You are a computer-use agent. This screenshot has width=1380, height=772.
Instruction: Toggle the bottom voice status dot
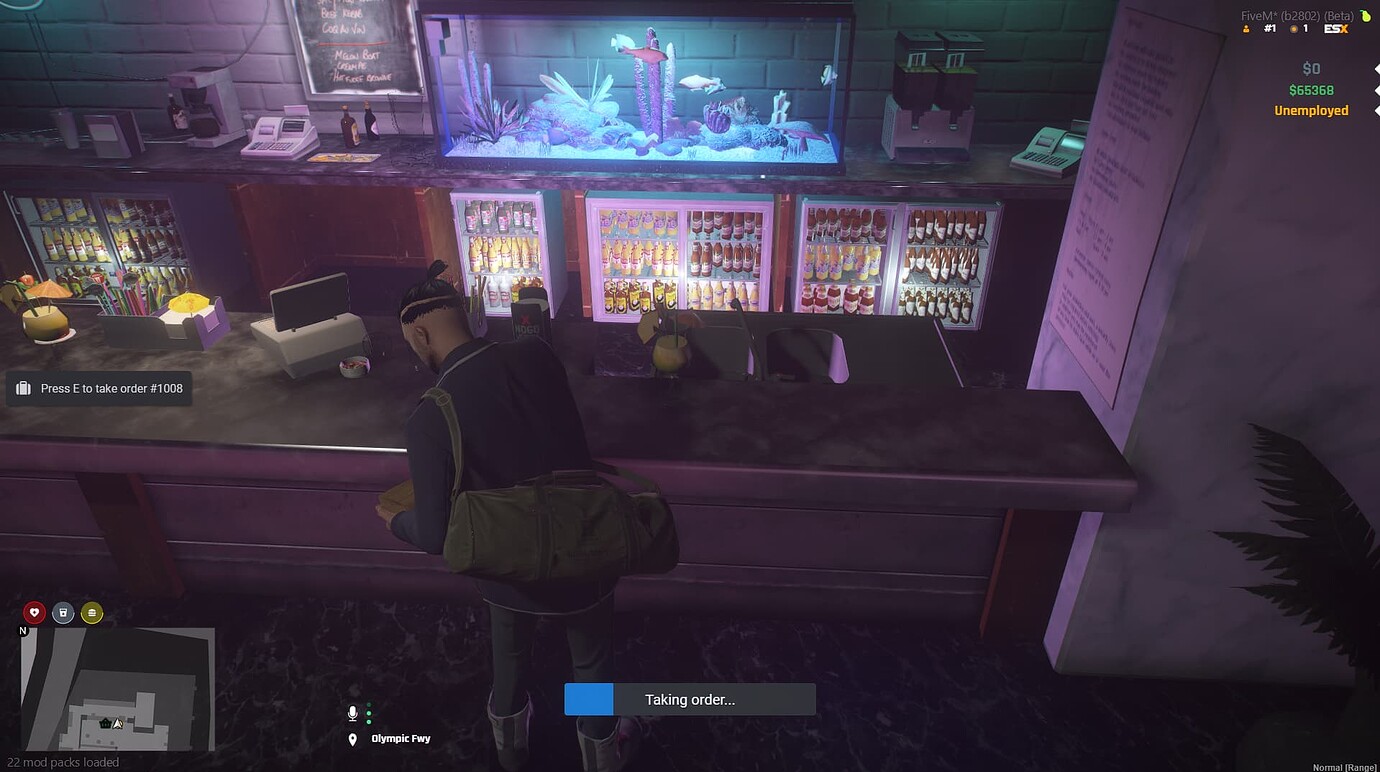click(x=369, y=721)
